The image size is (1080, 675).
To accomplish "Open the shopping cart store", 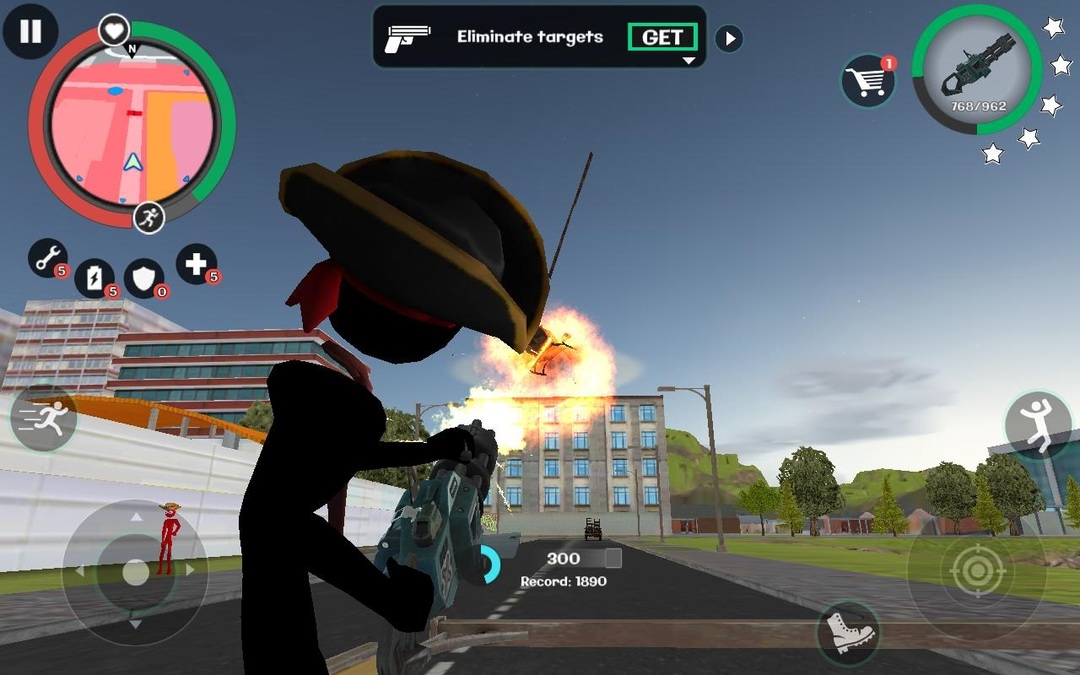I will [867, 81].
